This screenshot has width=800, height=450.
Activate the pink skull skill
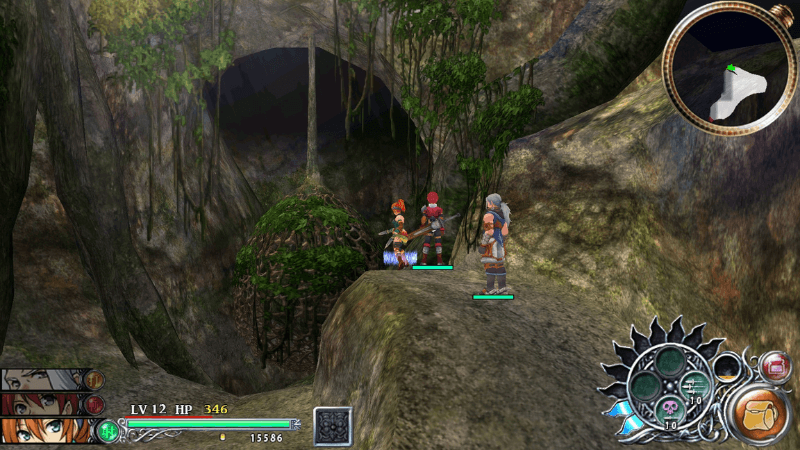pos(668,408)
